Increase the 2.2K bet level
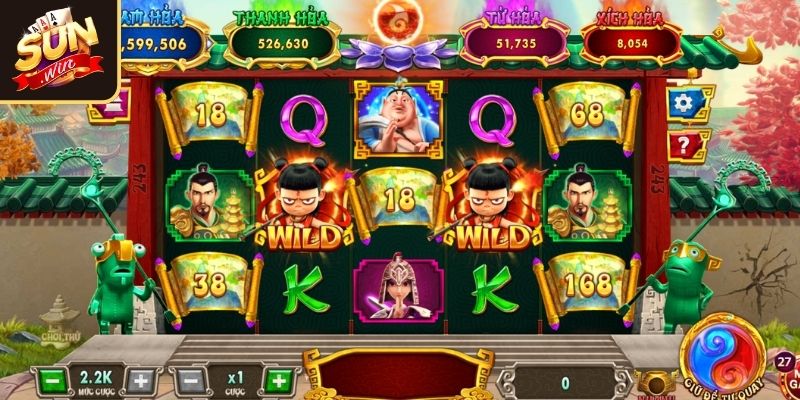Image resolution: width=800 pixels, height=400 pixels. pos(141,381)
